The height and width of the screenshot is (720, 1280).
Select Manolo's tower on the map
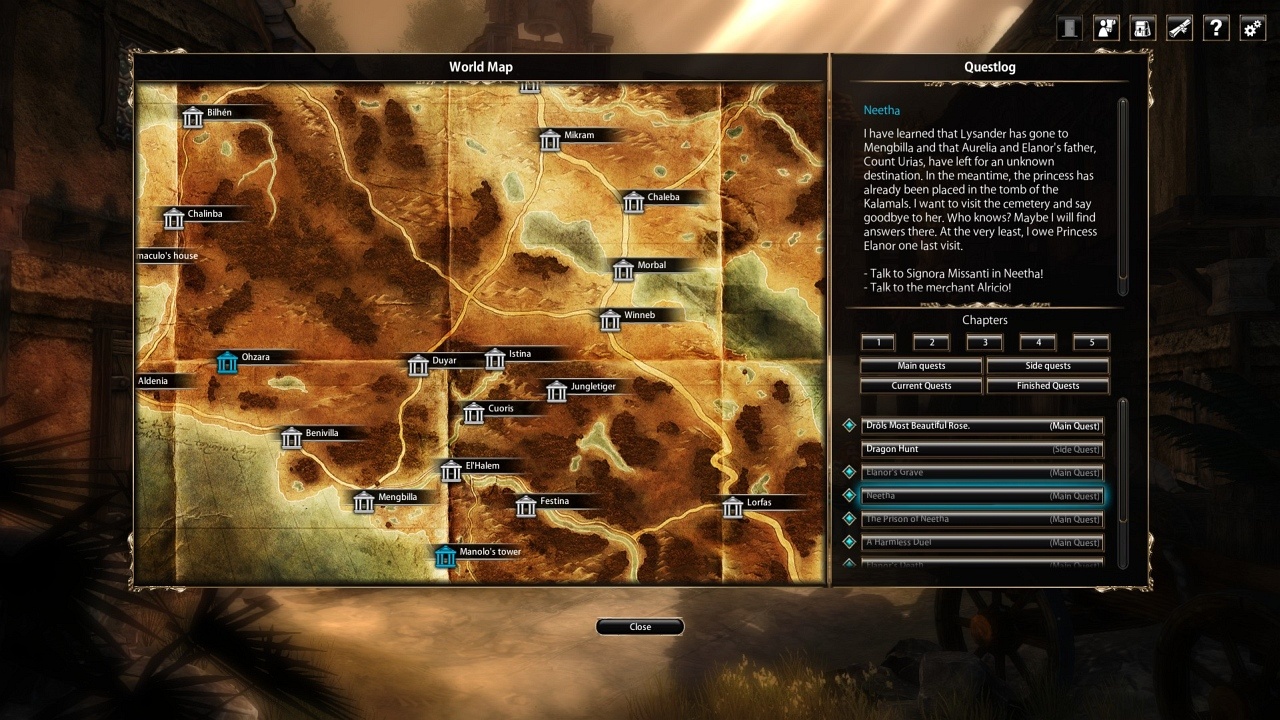click(x=446, y=556)
